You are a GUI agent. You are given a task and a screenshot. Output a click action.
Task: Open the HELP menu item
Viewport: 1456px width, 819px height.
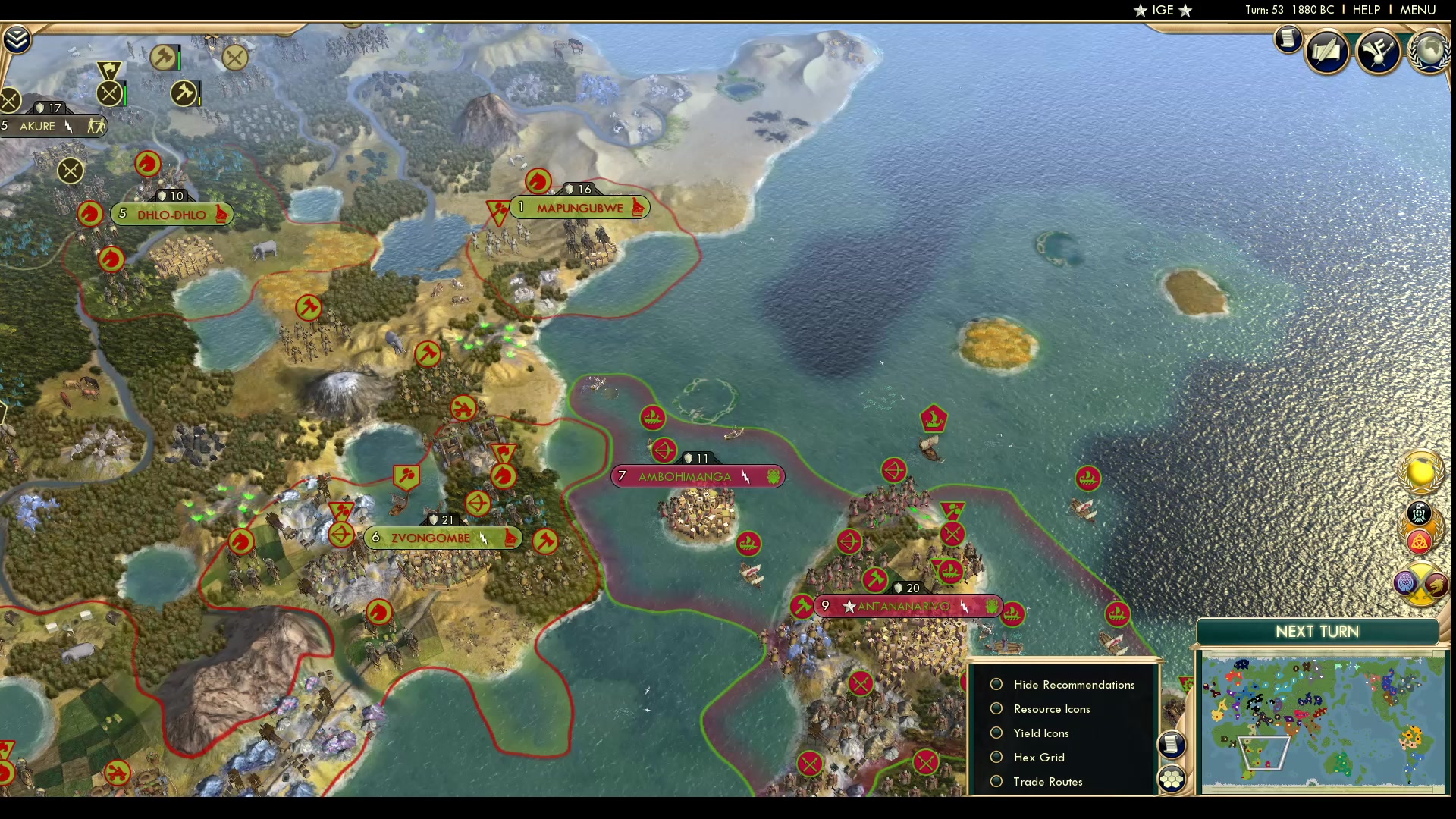[x=1365, y=10]
